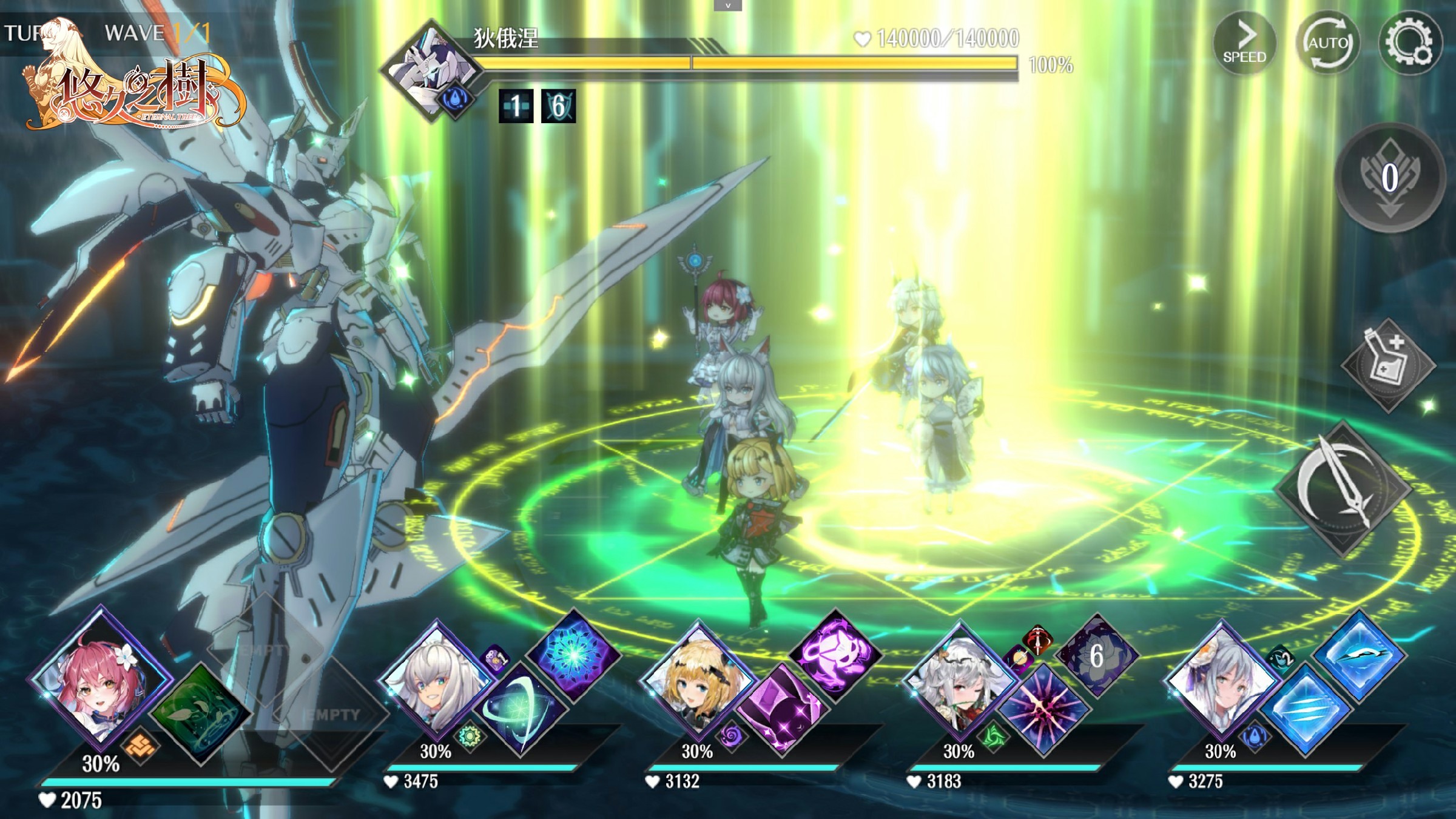Viewport: 1456px width, 819px height.
Task: Activate the round gauge showing zero
Action: 1390,178
